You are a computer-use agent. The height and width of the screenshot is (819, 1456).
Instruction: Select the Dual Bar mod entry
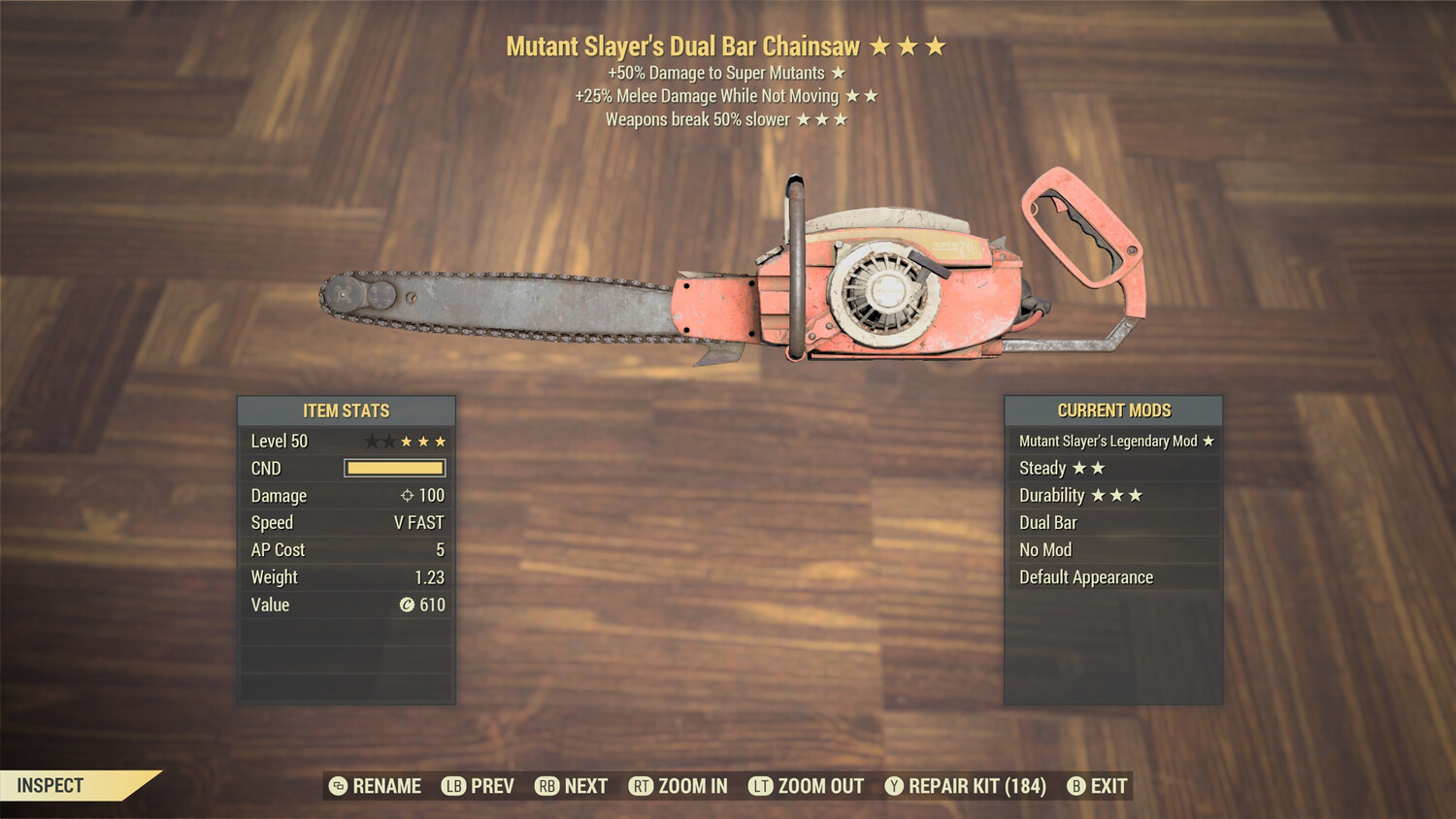point(1113,522)
